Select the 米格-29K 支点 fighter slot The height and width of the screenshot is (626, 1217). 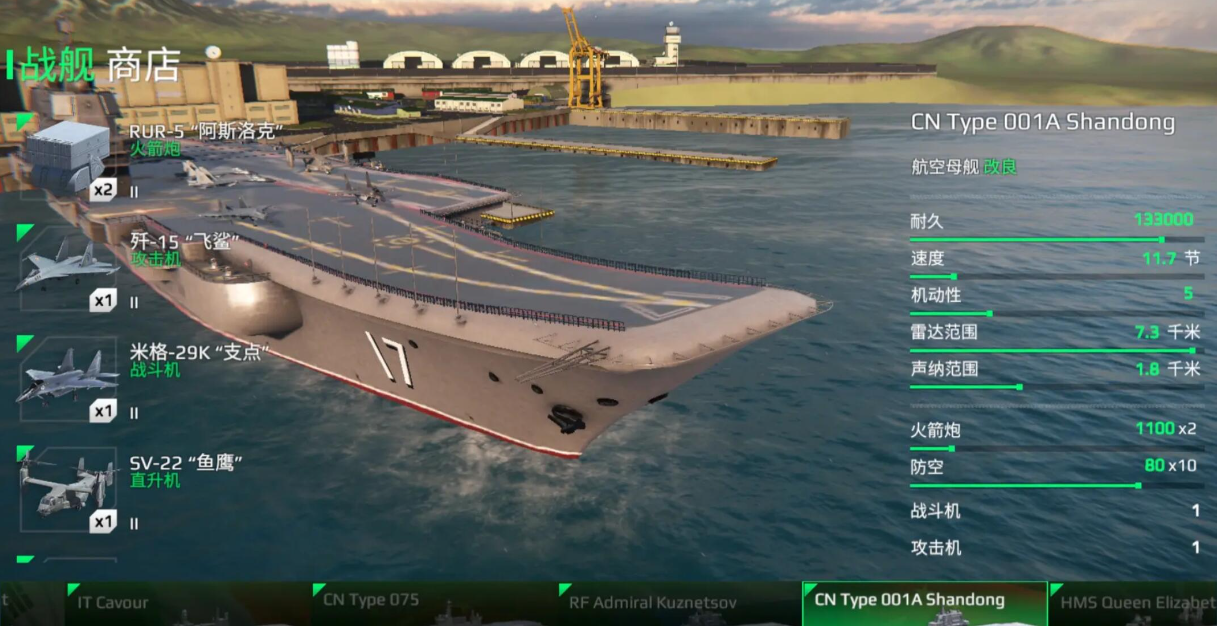[67, 379]
